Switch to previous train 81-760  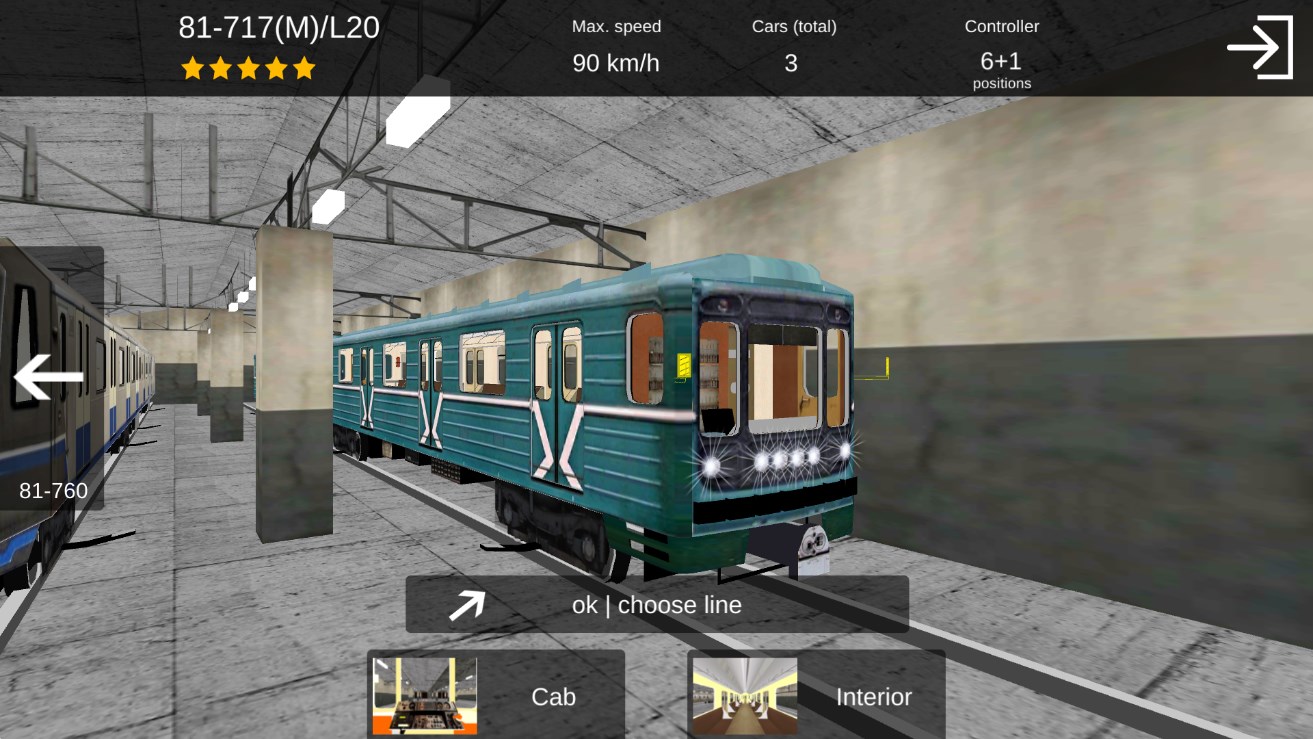tap(50, 379)
